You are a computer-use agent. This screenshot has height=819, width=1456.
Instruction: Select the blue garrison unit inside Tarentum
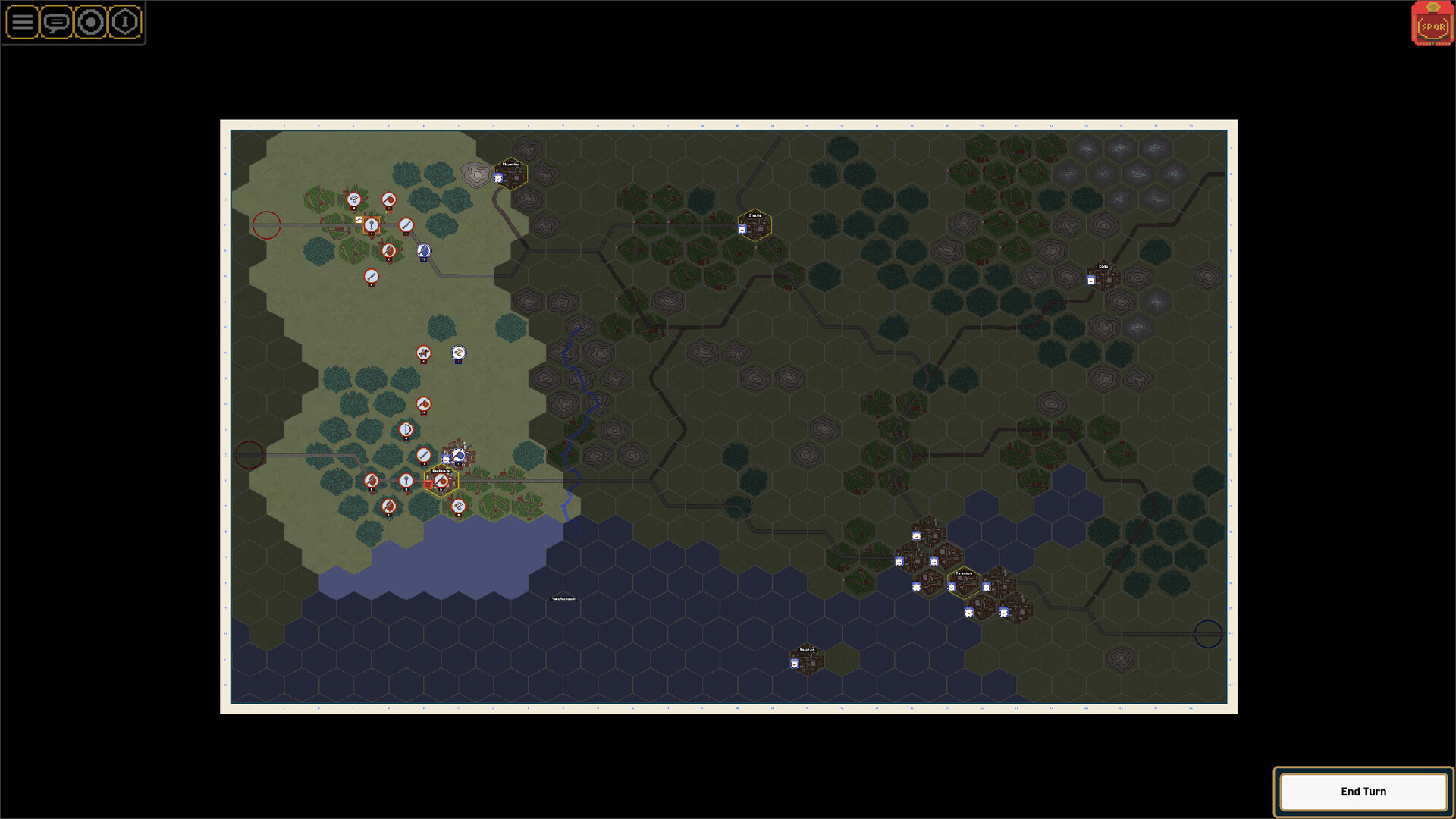952,587
